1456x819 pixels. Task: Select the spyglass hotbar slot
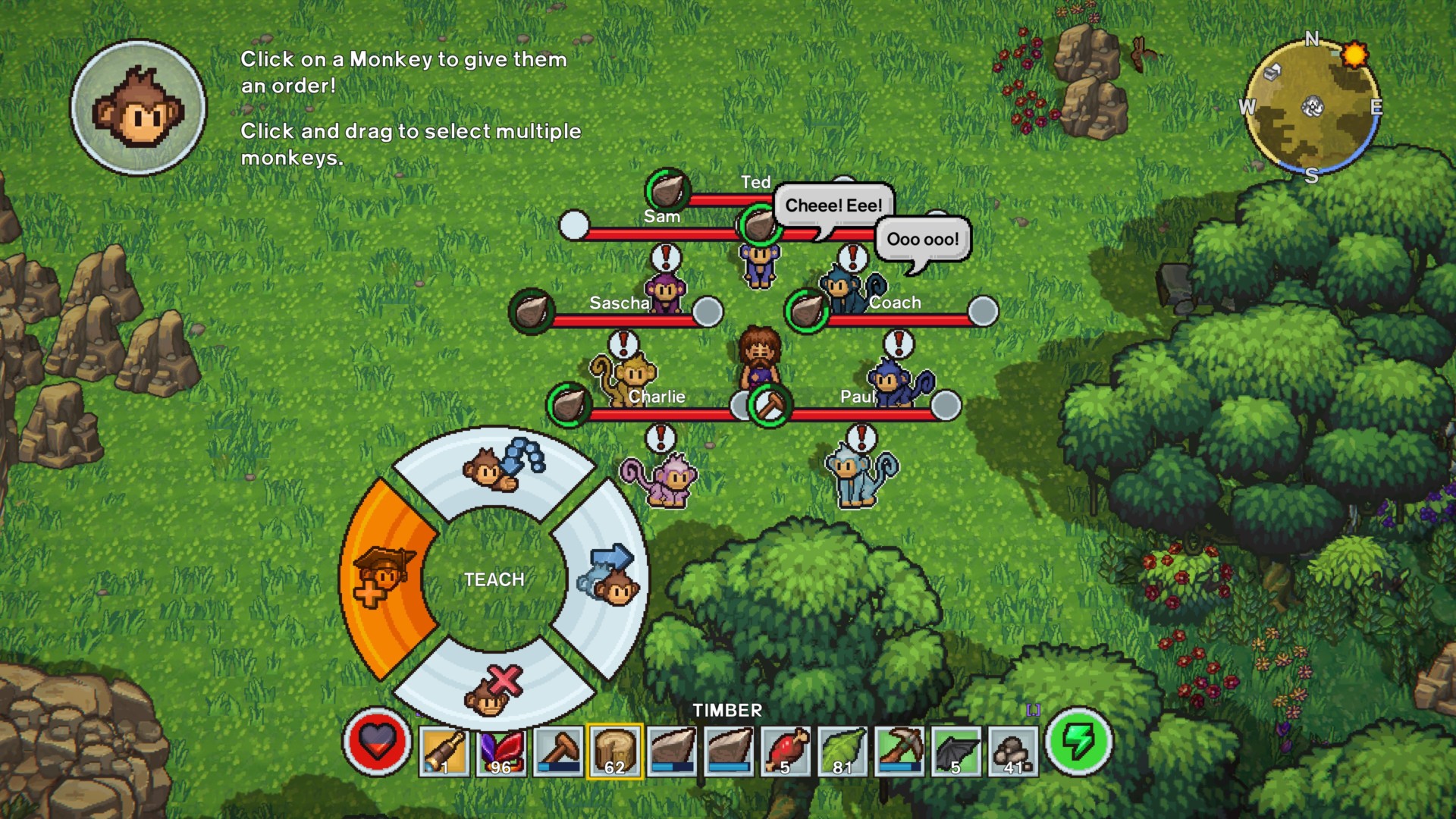click(x=444, y=751)
